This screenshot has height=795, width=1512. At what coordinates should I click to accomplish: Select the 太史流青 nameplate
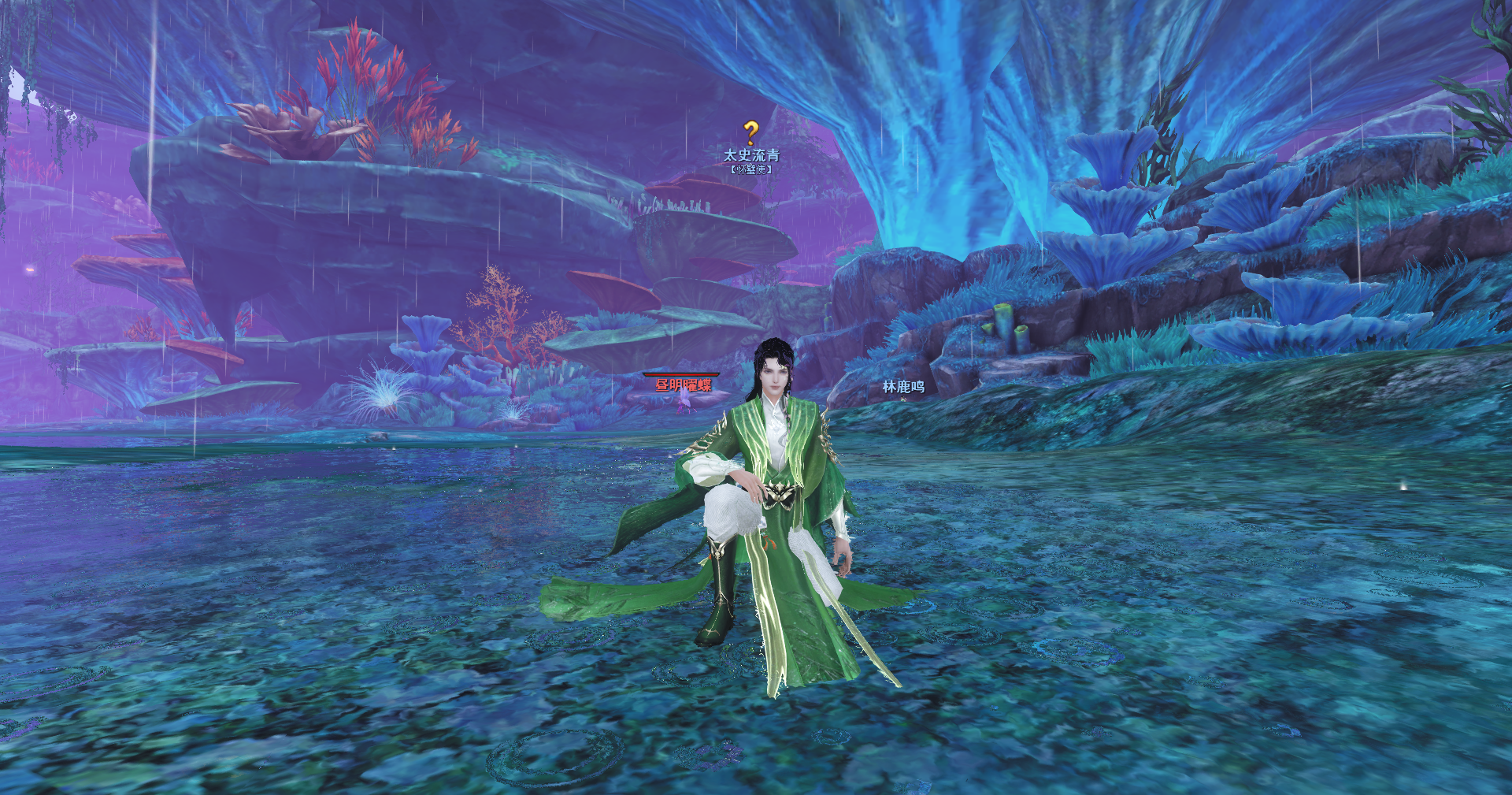[x=751, y=155]
